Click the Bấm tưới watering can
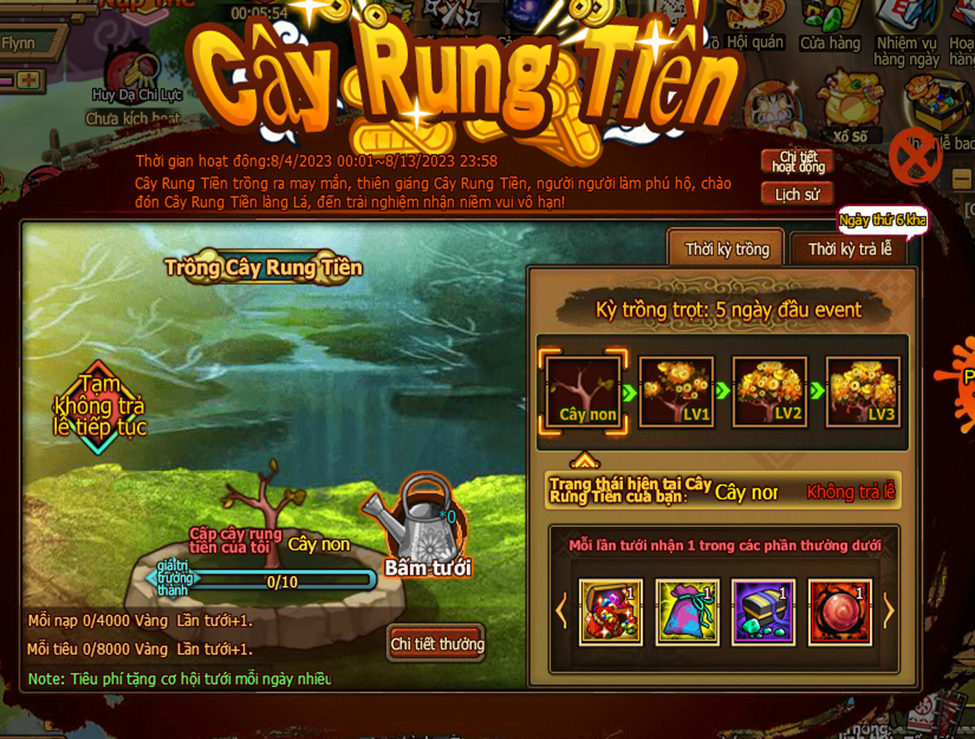Screen dimensions: 975x739 point(428,524)
